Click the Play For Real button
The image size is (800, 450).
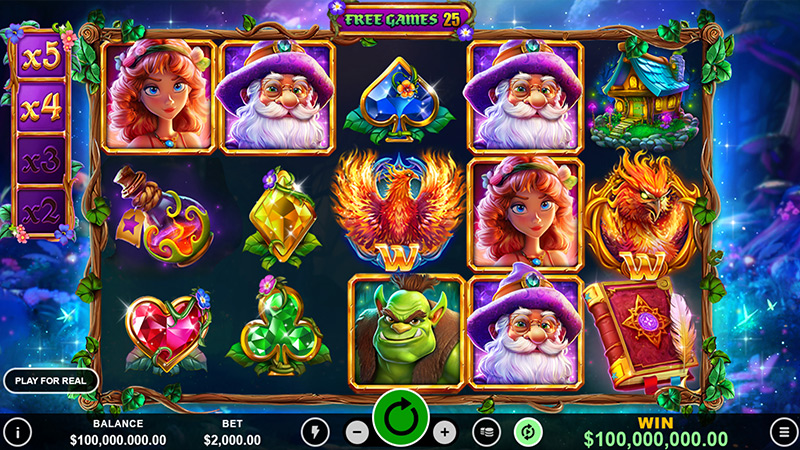[x=51, y=380]
